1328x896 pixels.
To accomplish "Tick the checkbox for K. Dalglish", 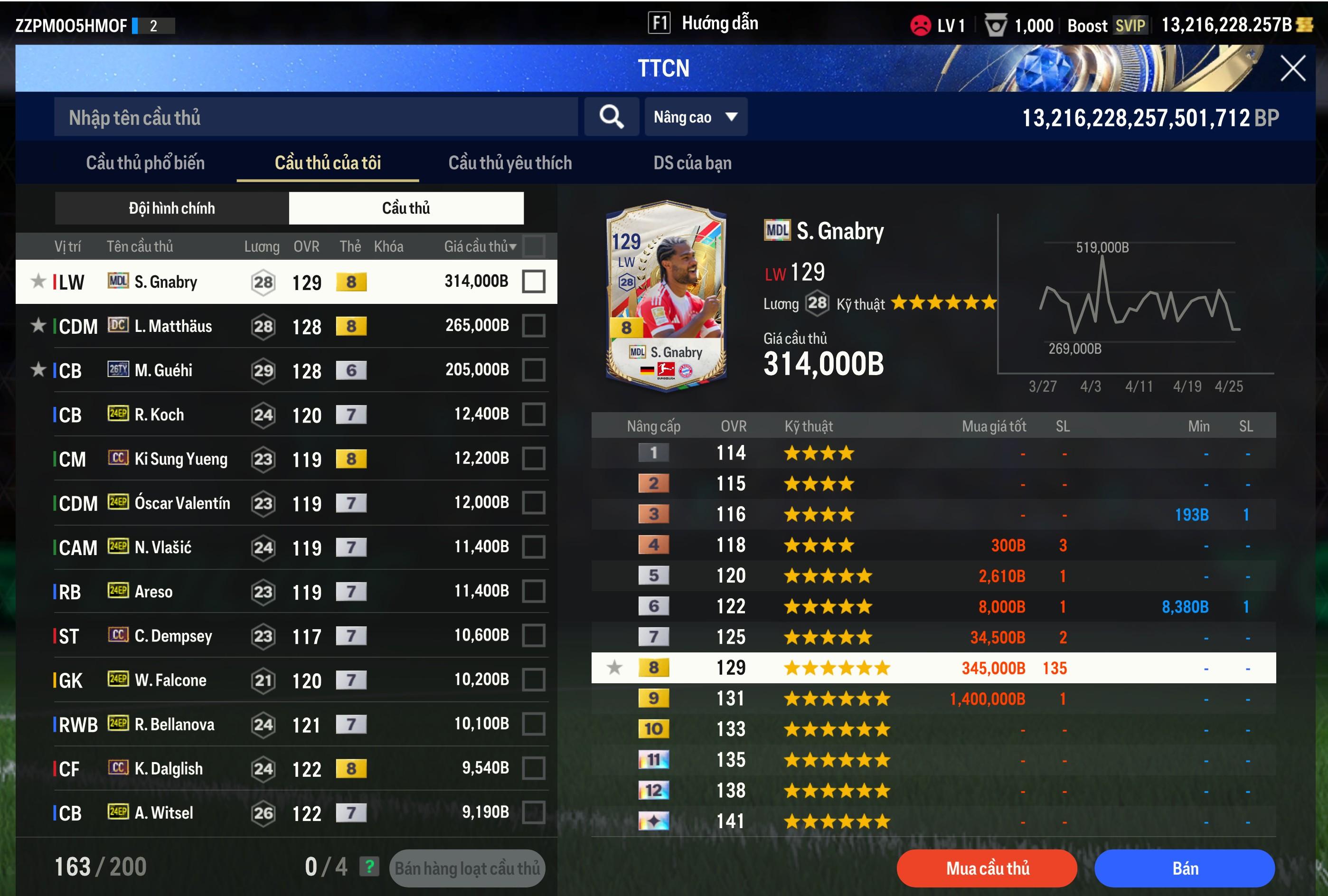I will (x=533, y=769).
